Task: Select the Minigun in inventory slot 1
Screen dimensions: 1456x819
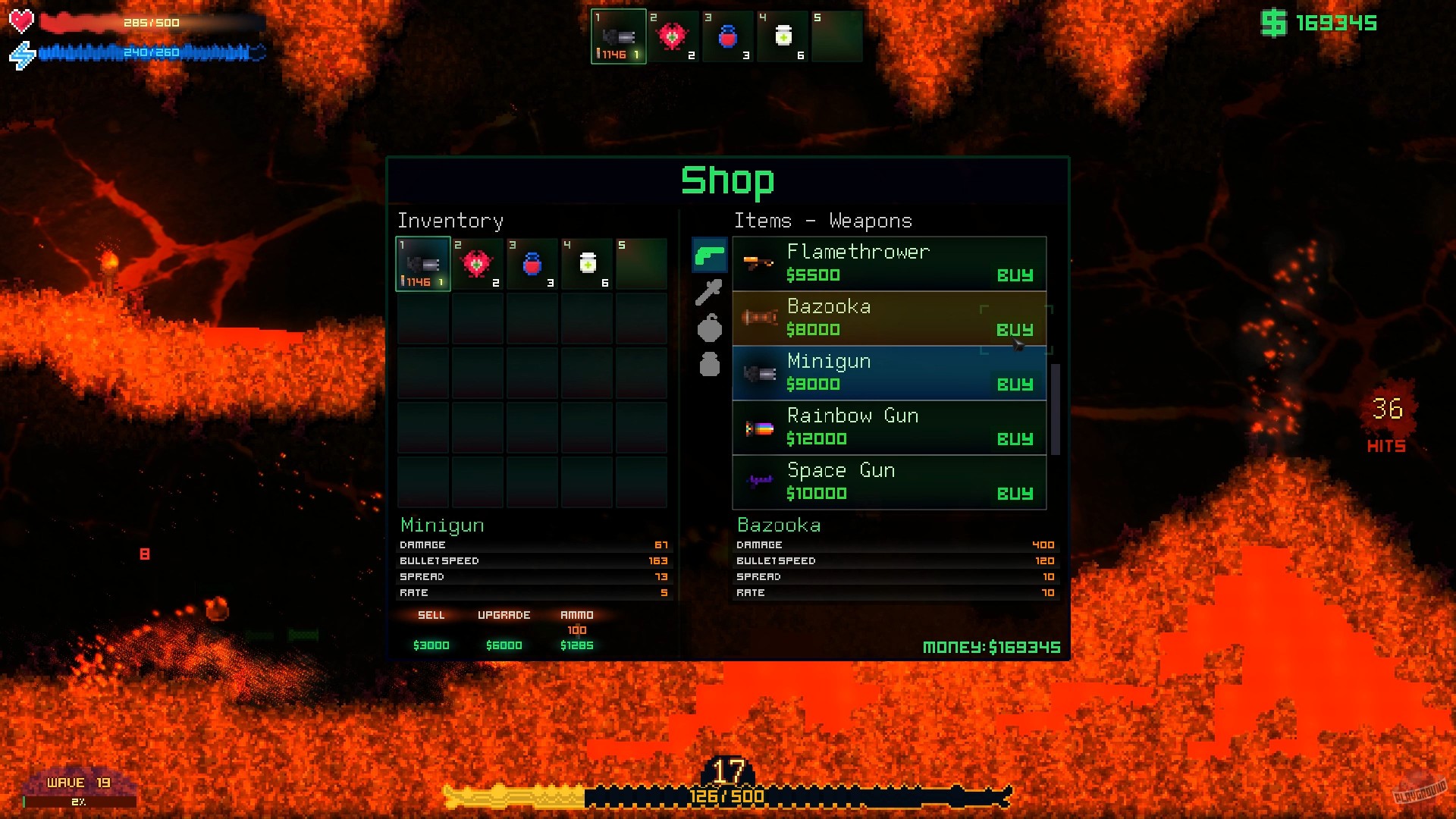Action: (x=422, y=263)
